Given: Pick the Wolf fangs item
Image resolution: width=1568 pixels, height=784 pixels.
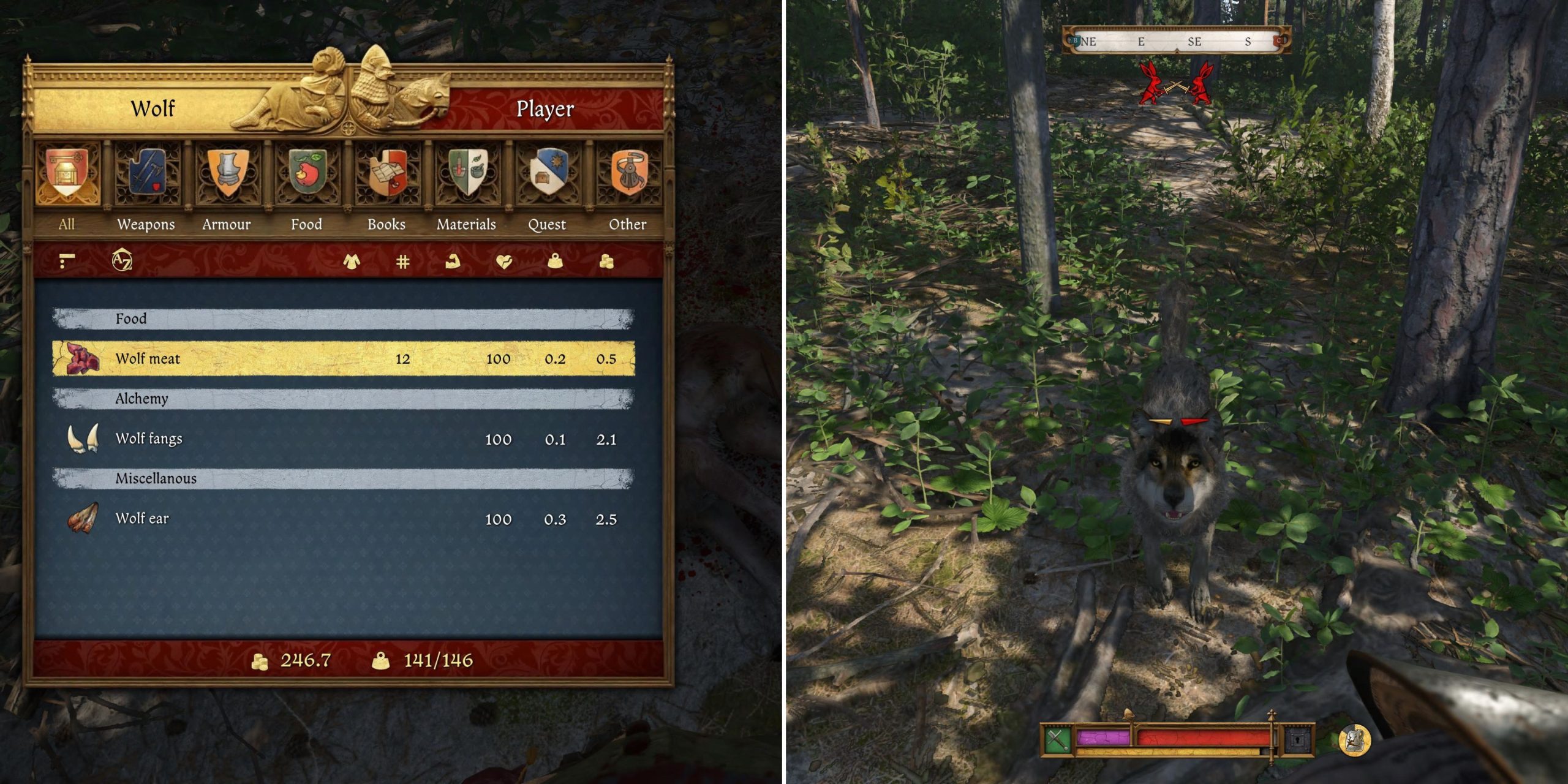Looking at the screenshot, I should (343, 439).
